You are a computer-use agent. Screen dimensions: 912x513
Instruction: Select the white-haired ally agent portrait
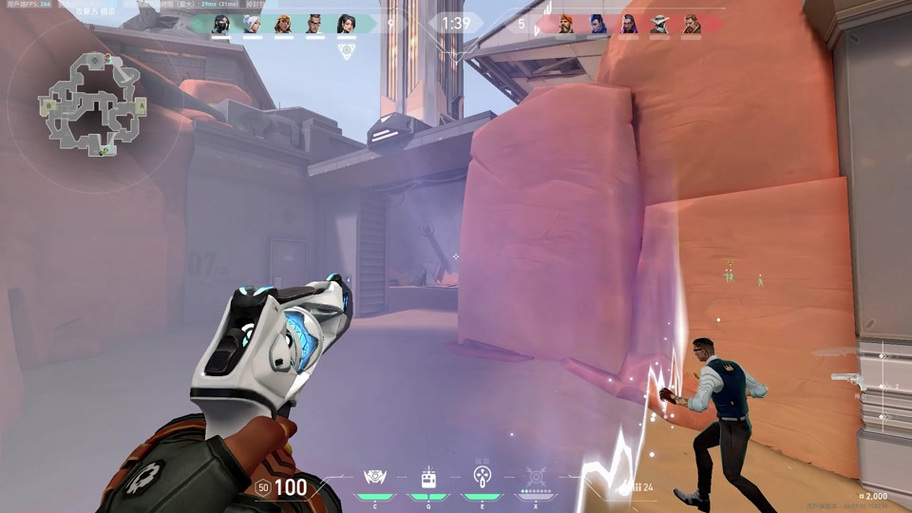pos(252,24)
